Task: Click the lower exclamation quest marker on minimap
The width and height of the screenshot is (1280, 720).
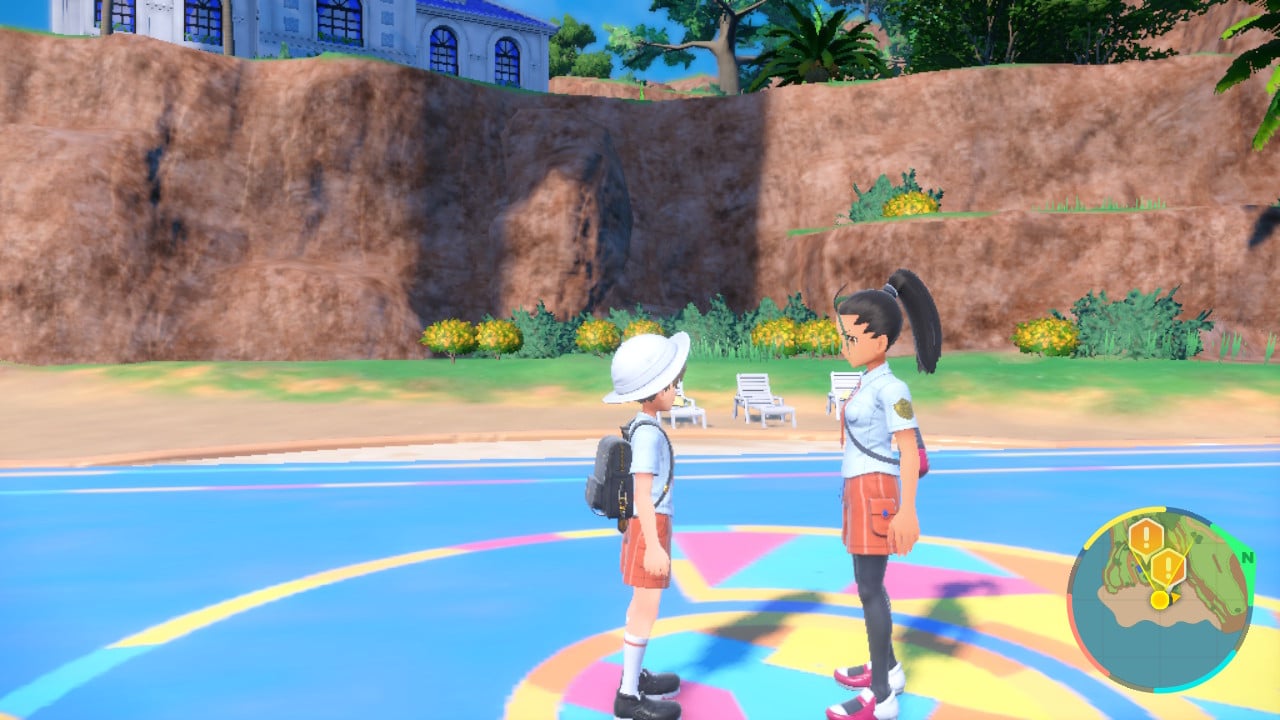Action: pyautogui.click(x=1169, y=566)
